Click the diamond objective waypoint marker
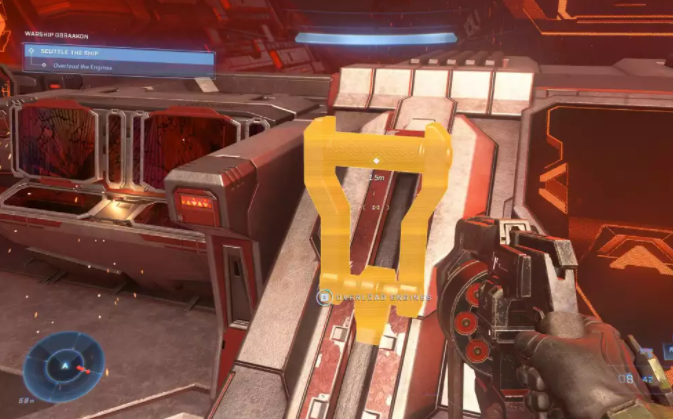 376,159
